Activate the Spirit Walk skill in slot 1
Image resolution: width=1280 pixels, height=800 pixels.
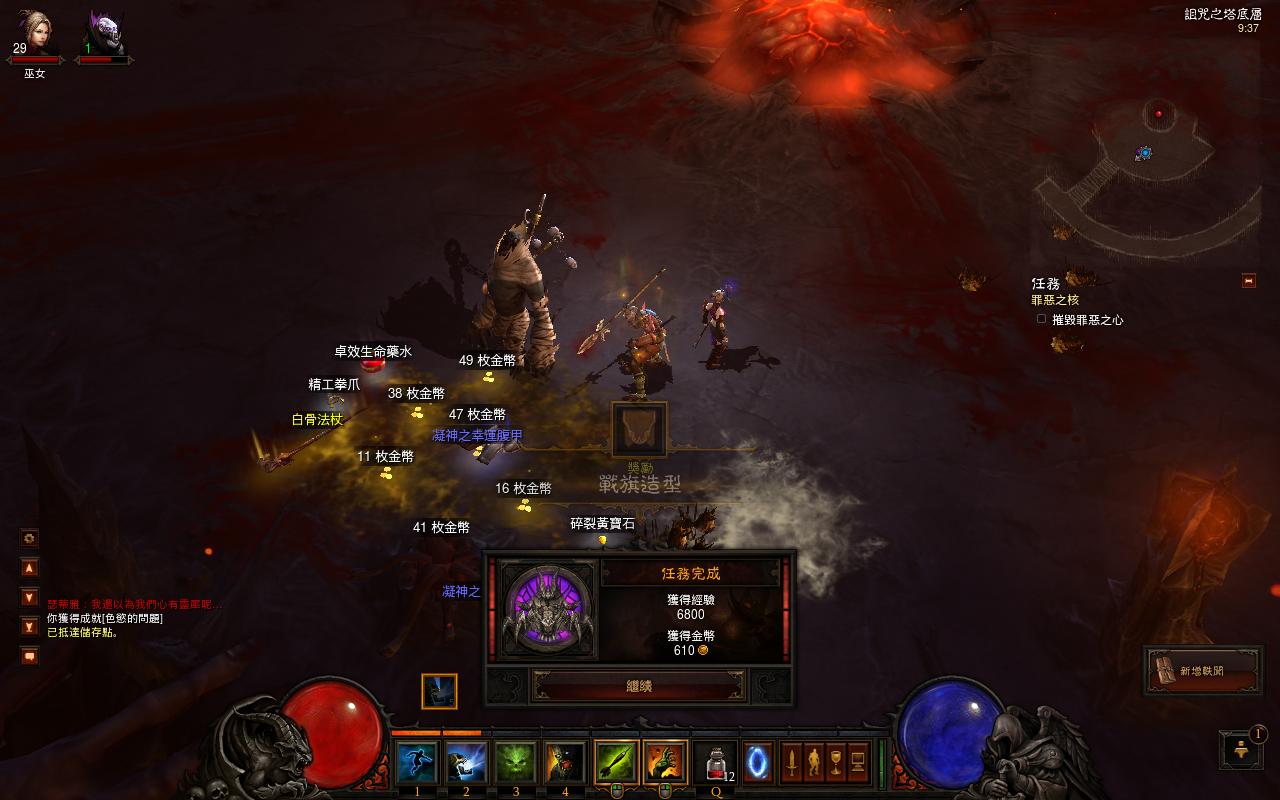click(x=416, y=763)
